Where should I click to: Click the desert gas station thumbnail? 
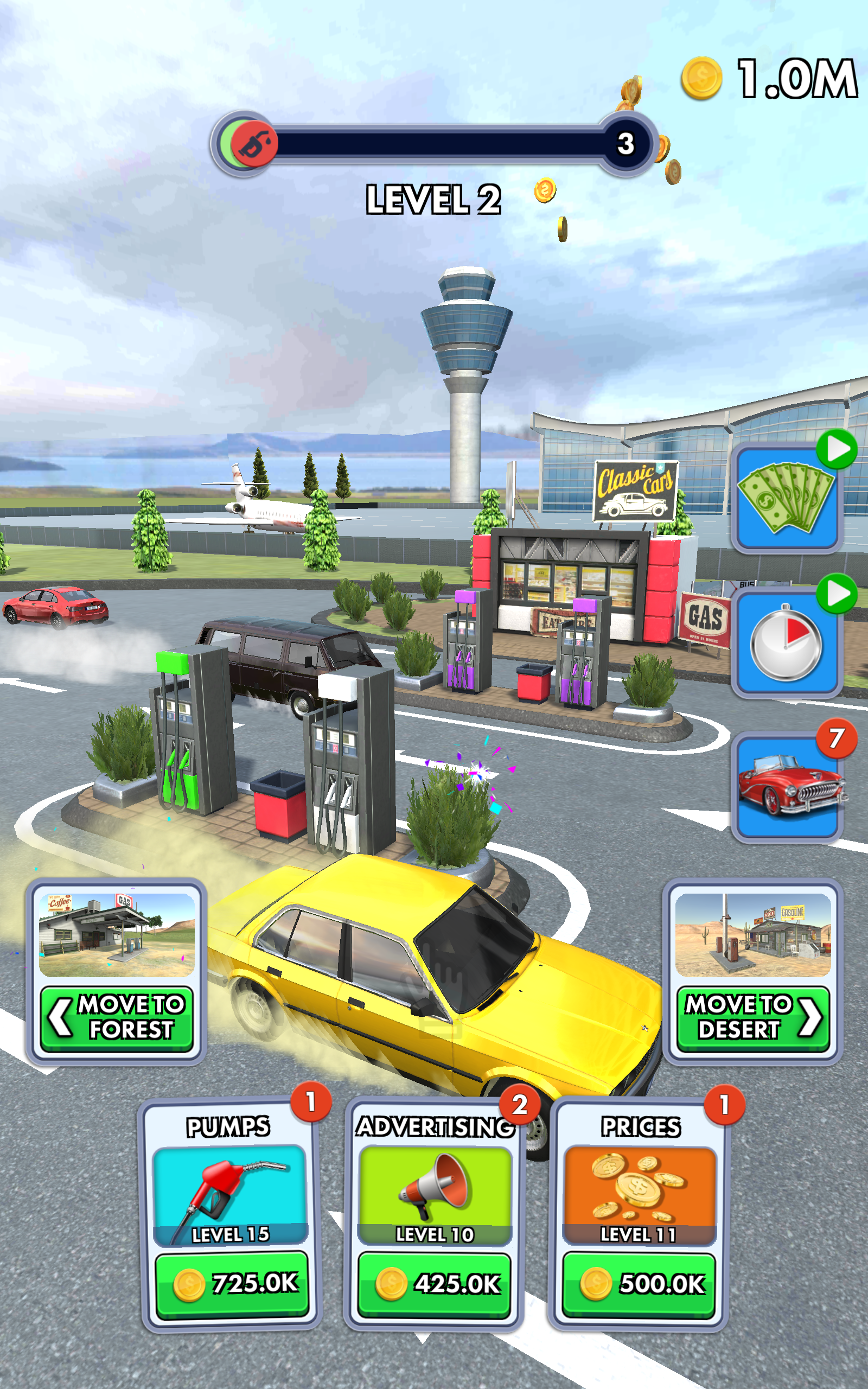(x=752, y=934)
